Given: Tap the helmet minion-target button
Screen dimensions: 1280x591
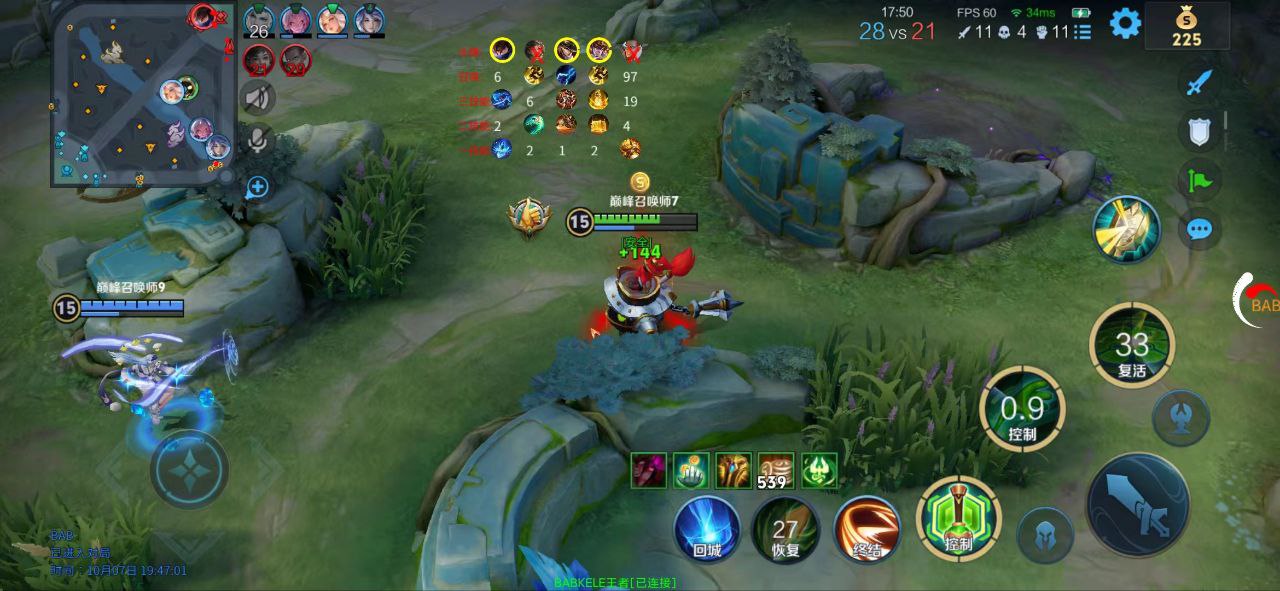Looking at the screenshot, I should (x=1045, y=535).
